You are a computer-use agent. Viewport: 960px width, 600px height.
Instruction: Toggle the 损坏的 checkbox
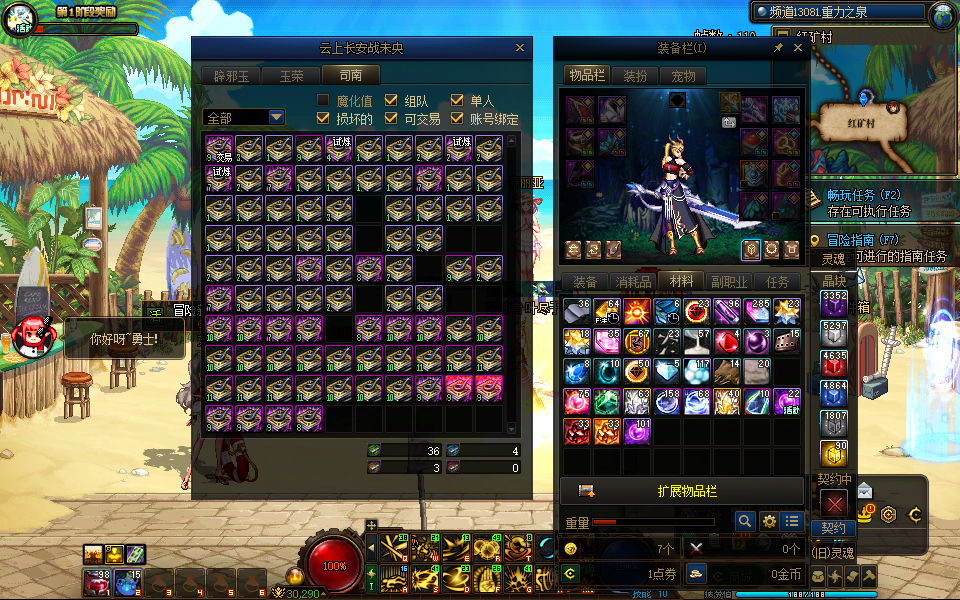(x=323, y=118)
